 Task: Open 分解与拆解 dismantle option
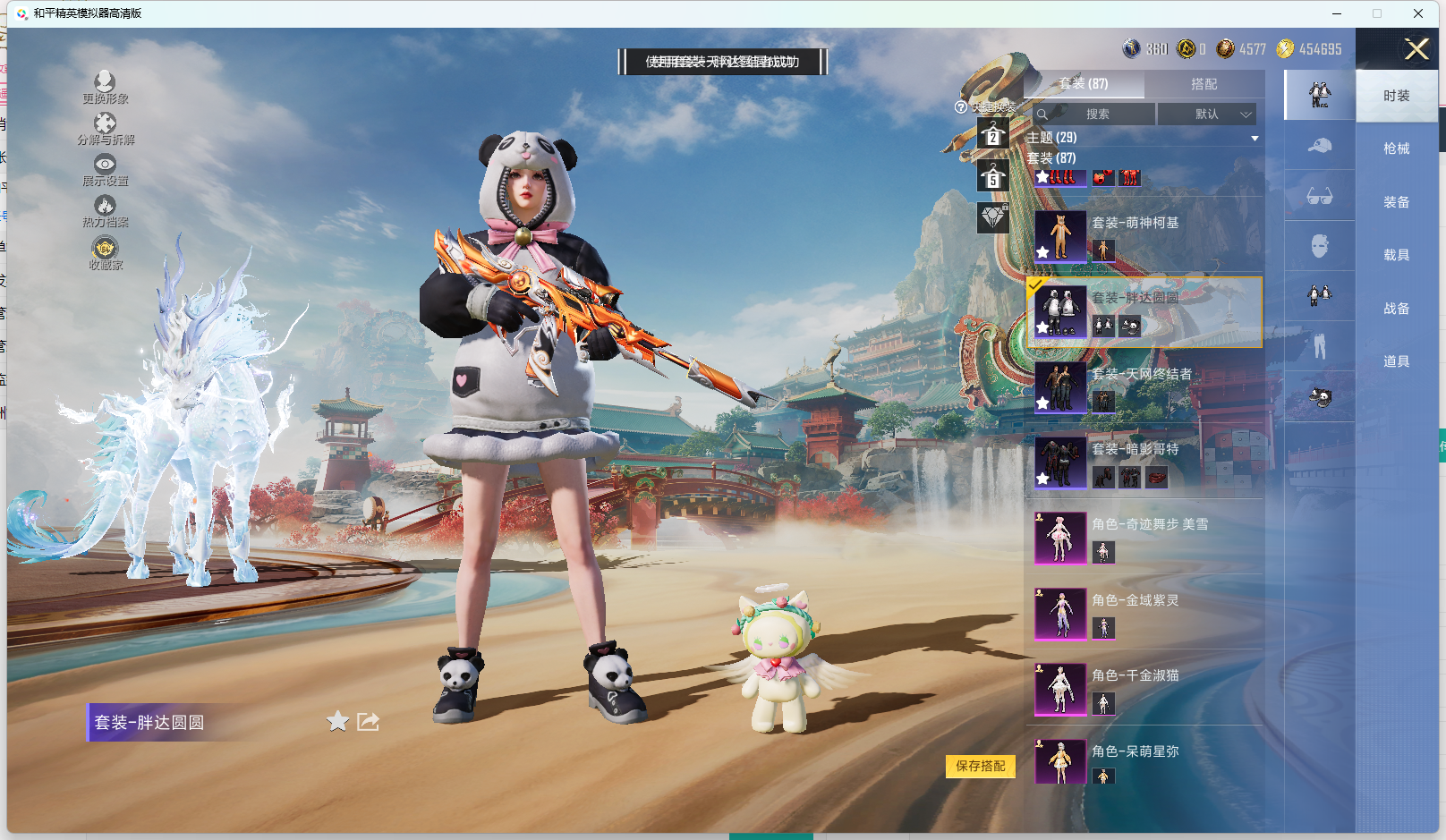[105, 128]
